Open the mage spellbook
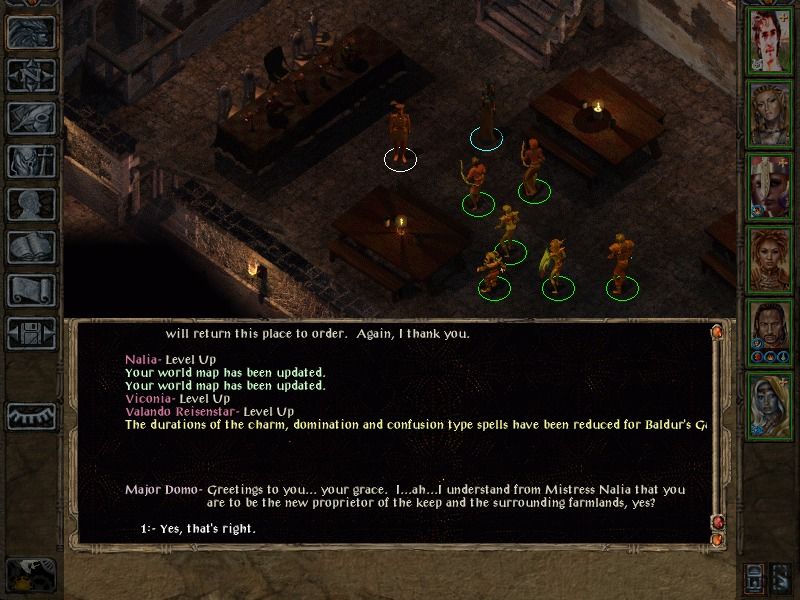The image size is (800, 600). (31, 247)
